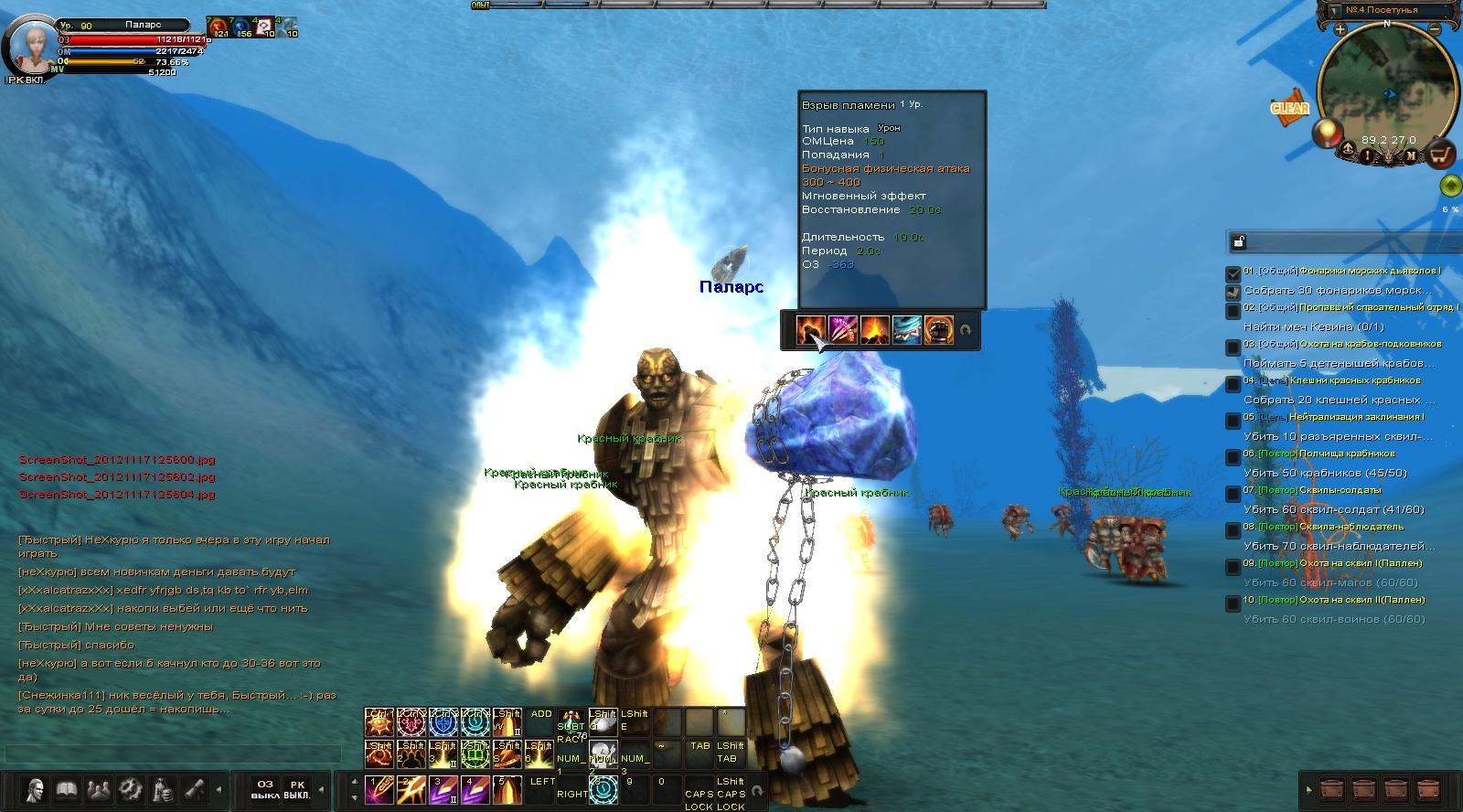Image resolution: width=1463 pixels, height=812 pixels.
Task: Unlock the quest tracker with the padlock icon
Action: pos(1238,242)
